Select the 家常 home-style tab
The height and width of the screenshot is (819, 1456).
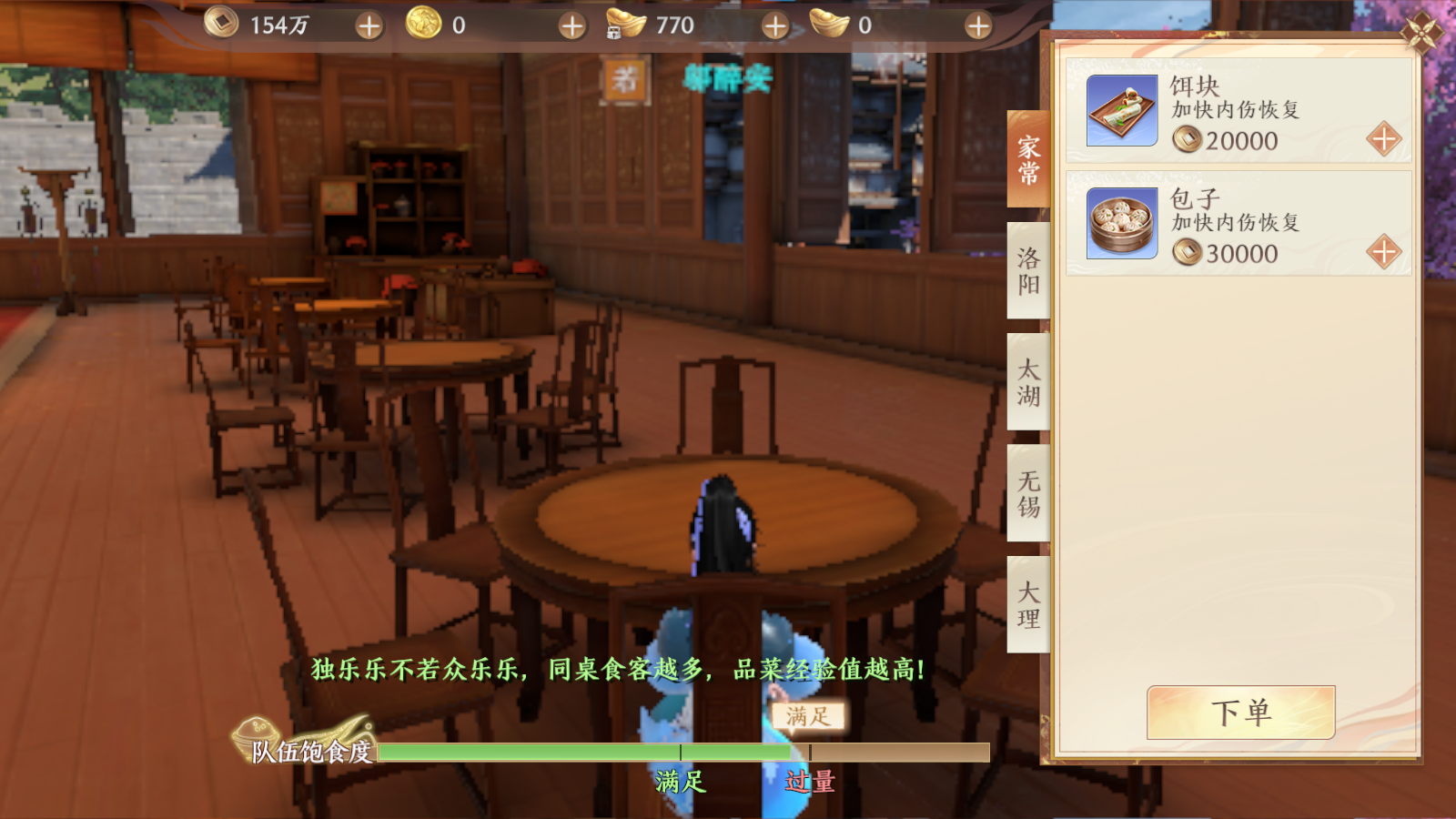click(1028, 160)
